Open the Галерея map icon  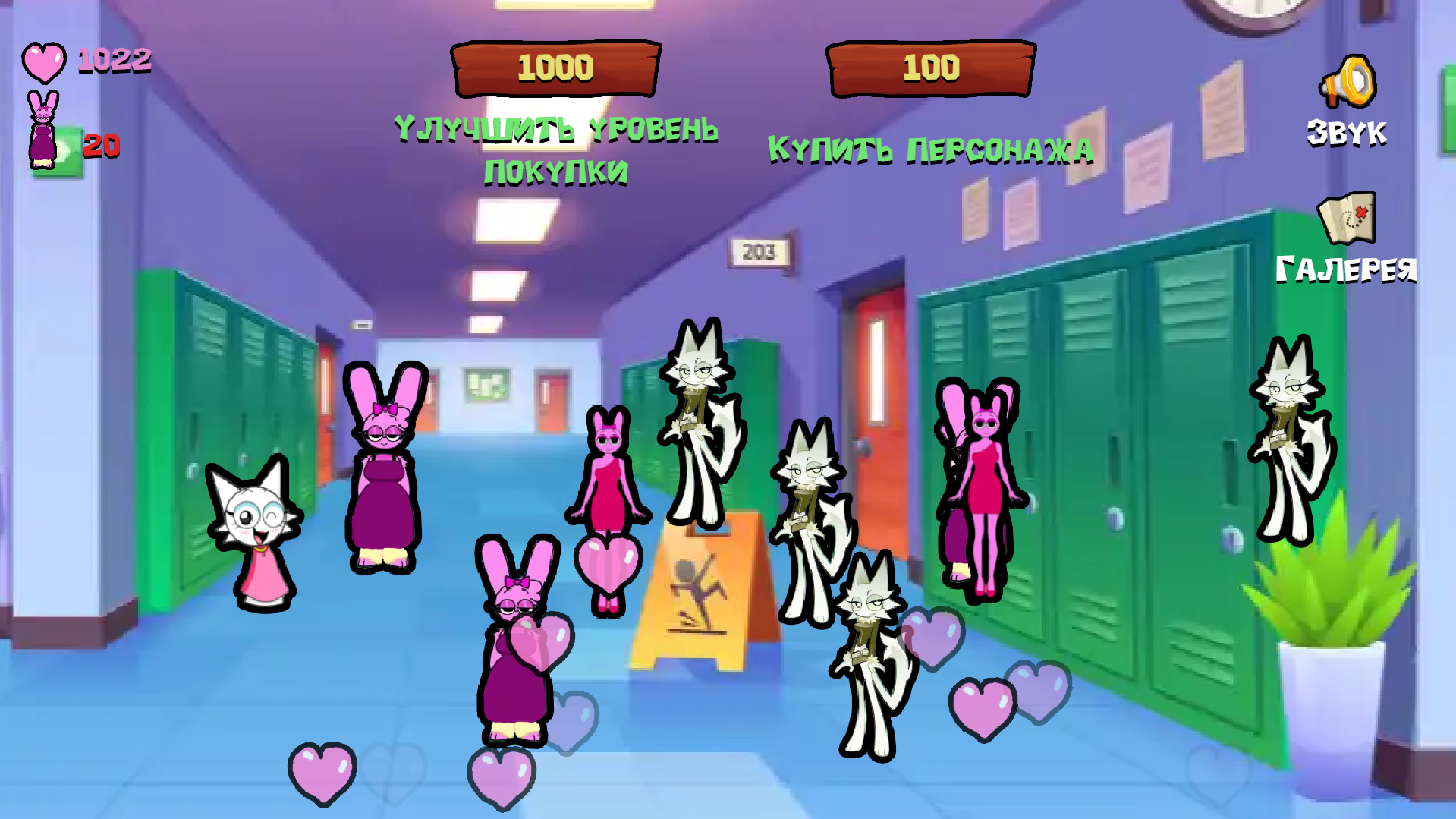1347,220
